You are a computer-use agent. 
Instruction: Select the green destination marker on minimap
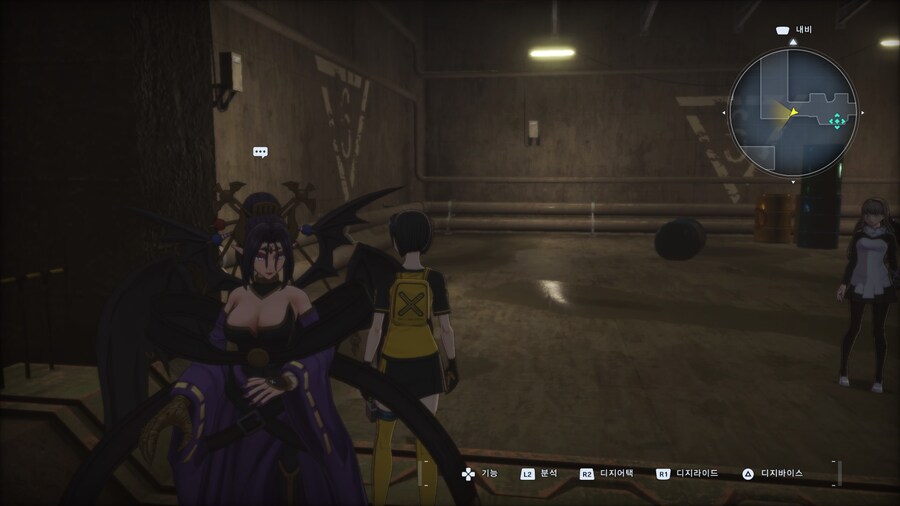click(x=836, y=121)
